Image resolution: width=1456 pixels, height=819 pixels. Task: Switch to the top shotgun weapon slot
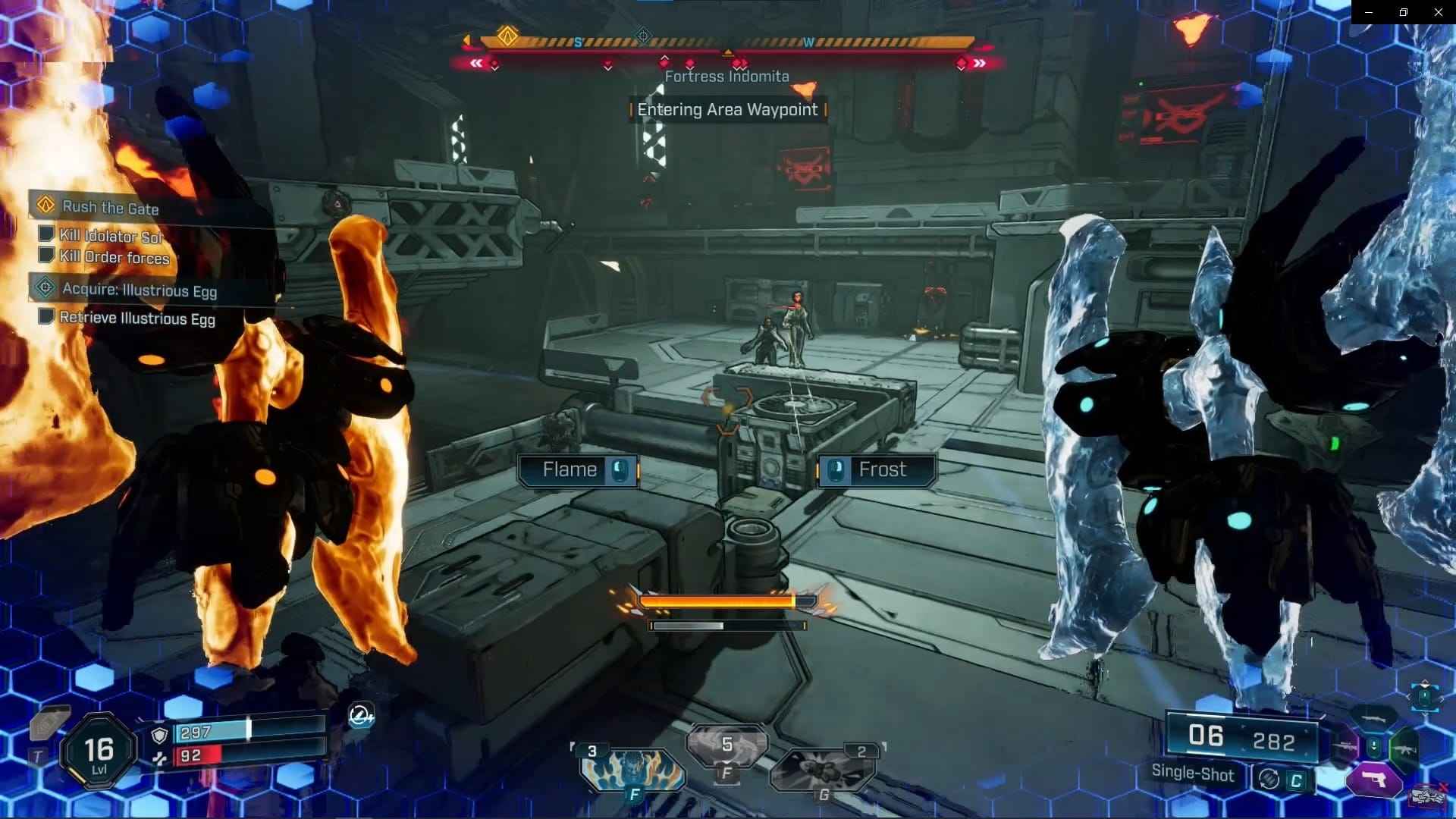(x=1373, y=719)
